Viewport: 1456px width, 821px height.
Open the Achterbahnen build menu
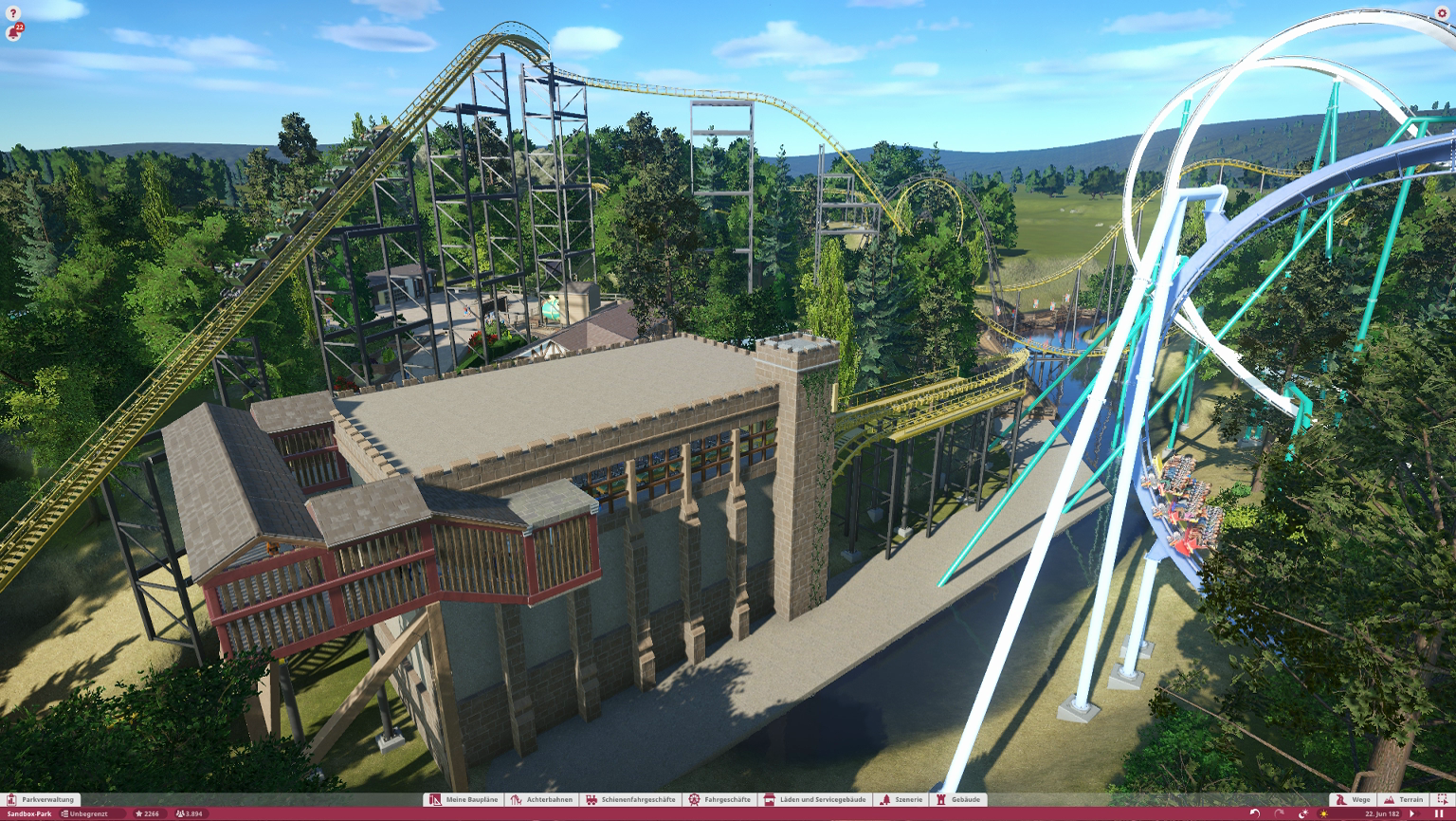(542, 799)
